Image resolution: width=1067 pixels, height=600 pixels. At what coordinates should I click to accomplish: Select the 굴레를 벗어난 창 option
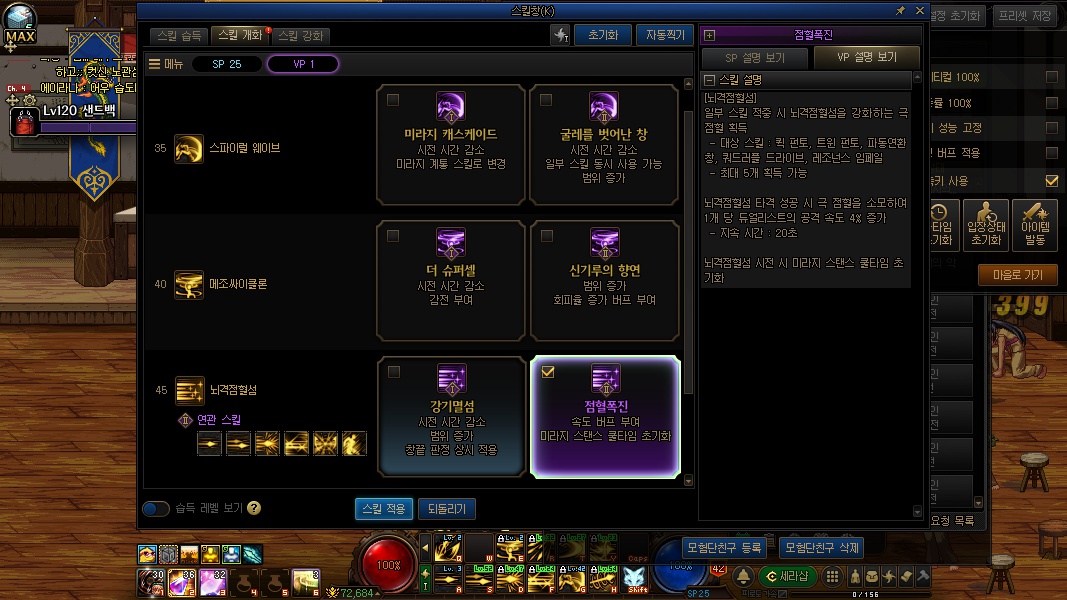tap(604, 140)
